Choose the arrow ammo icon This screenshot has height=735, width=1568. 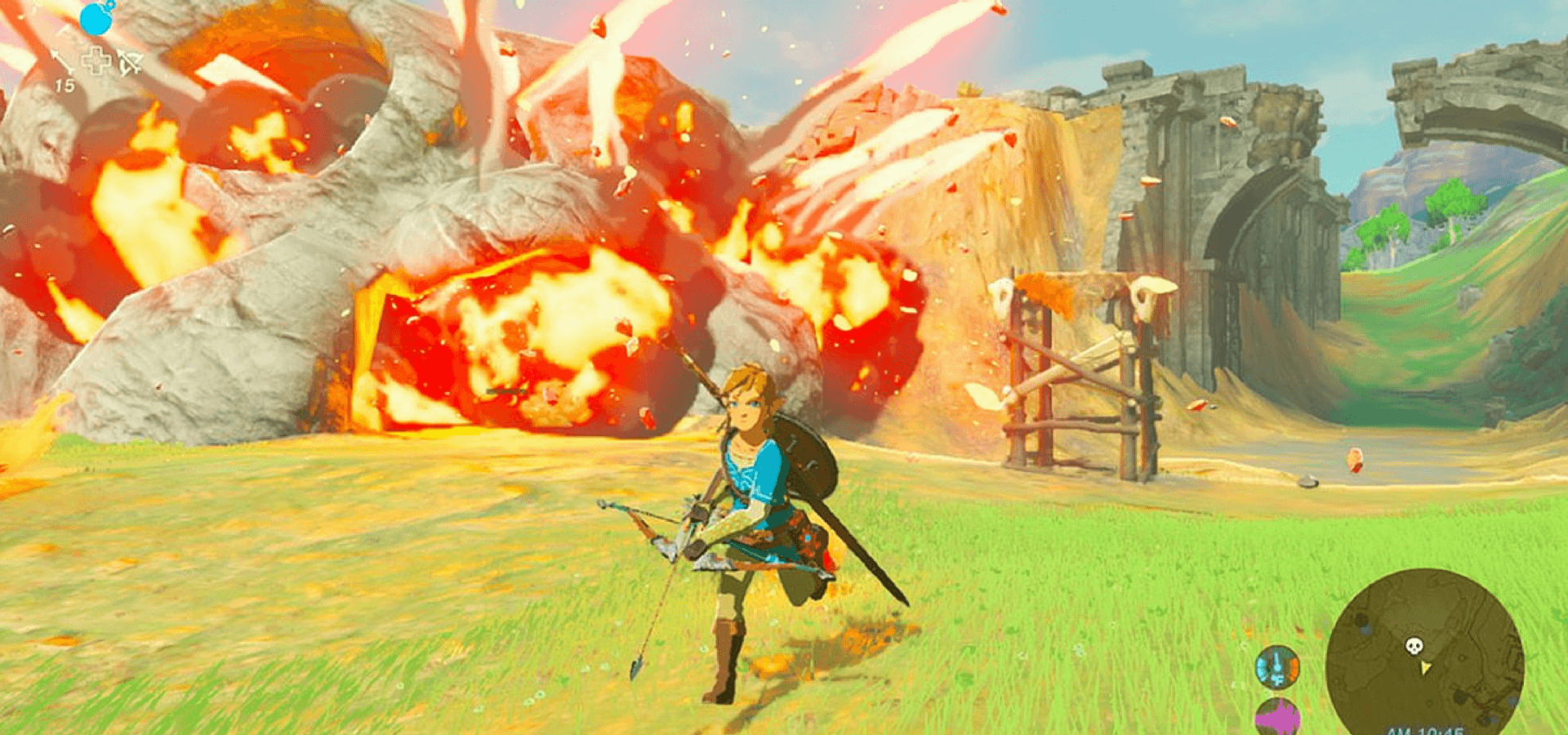[x=61, y=62]
